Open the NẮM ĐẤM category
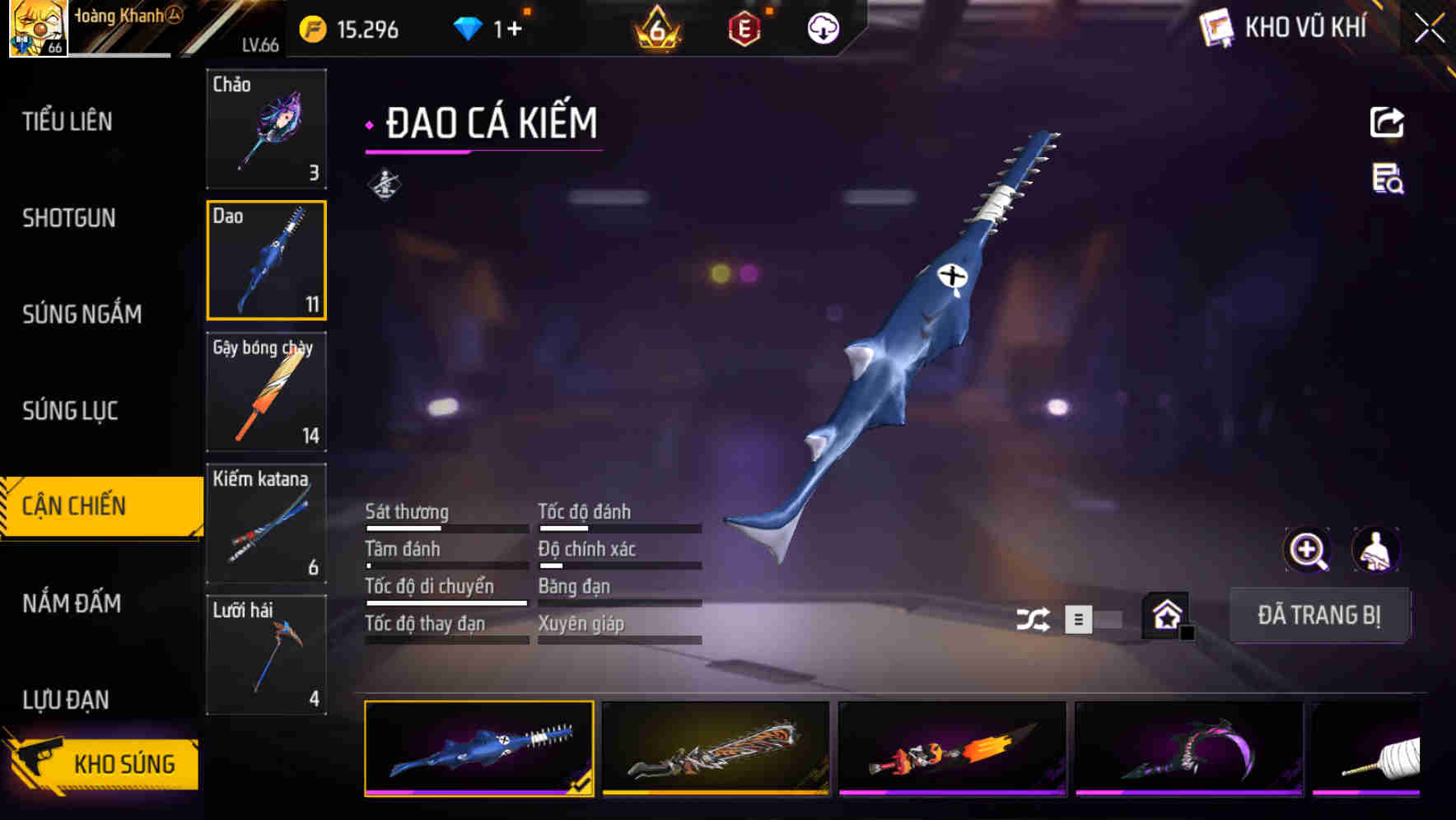This screenshot has height=820, width=1456. click(x=70, y=603)
